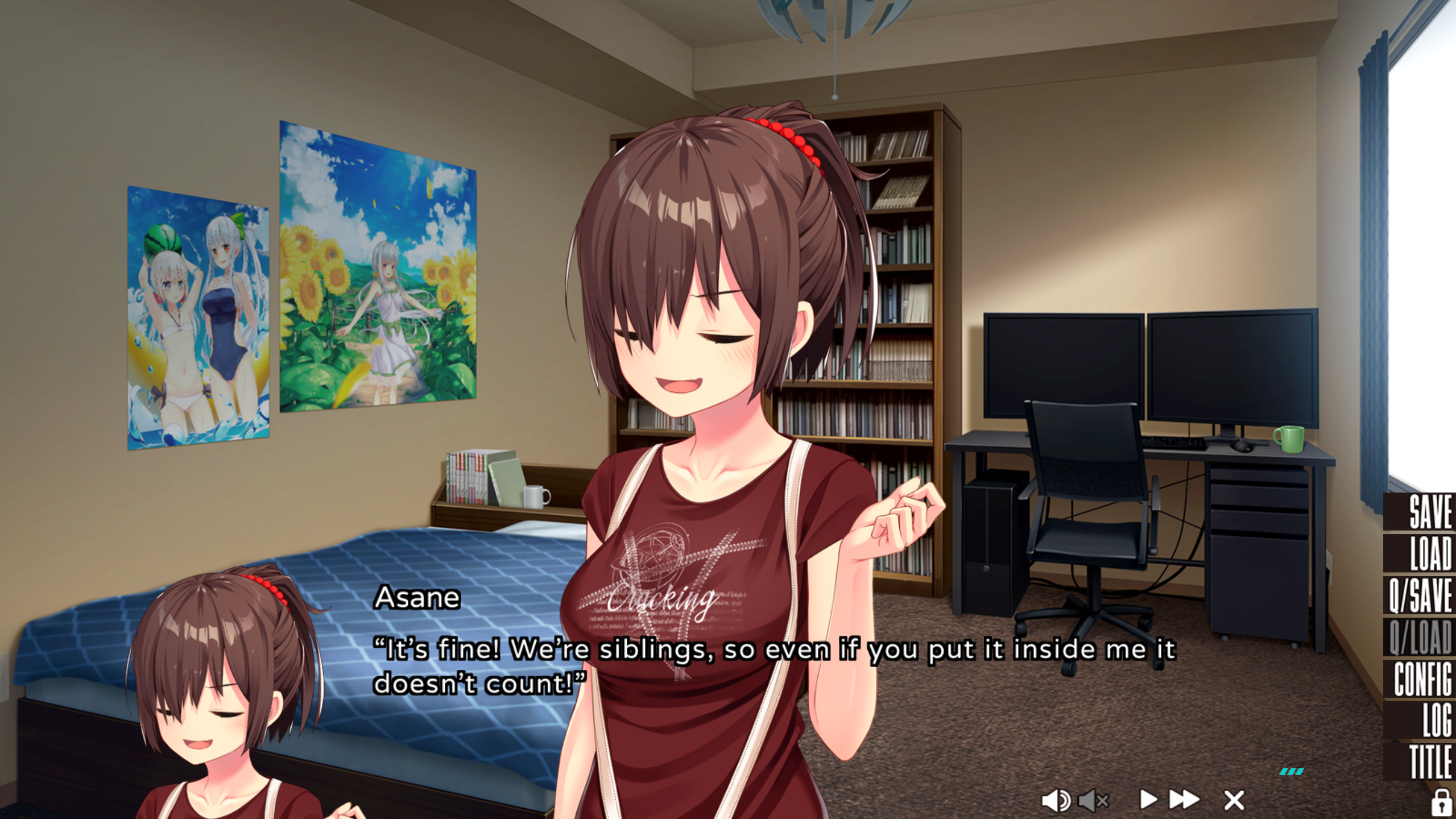Viewport: 1456px width, 819px height.
Task: Toggle the padlock menu lock icon
Action: (x=1441, y=803)
